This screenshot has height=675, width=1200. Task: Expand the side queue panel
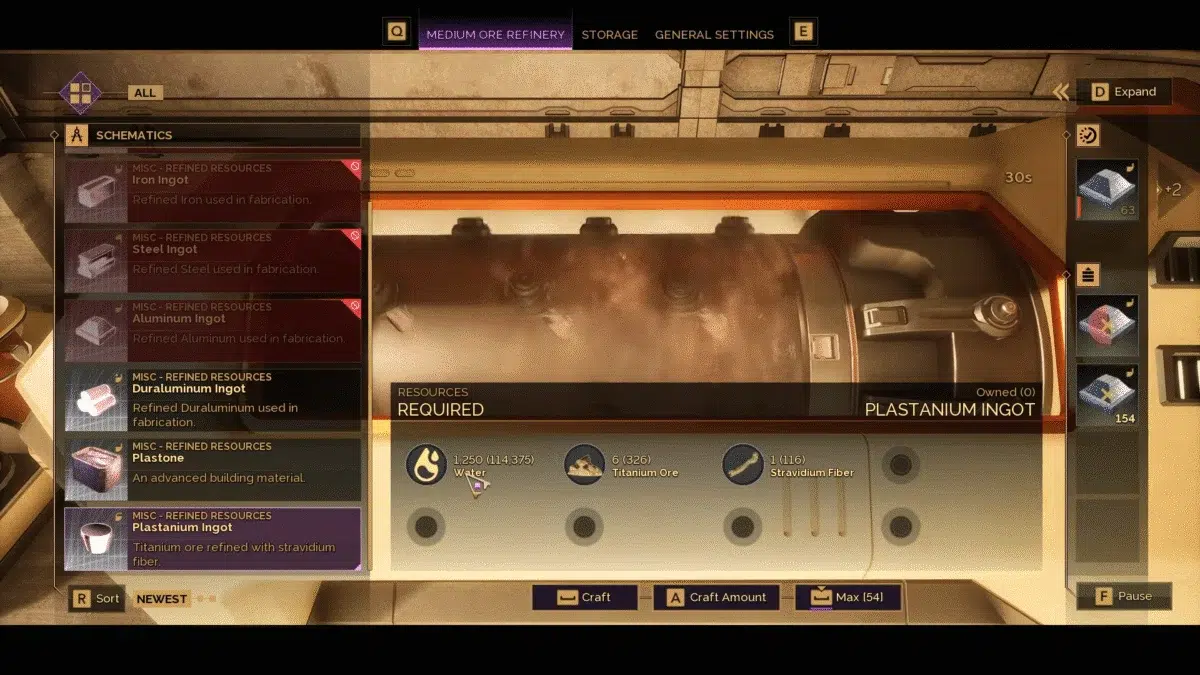pos(1124,91)
